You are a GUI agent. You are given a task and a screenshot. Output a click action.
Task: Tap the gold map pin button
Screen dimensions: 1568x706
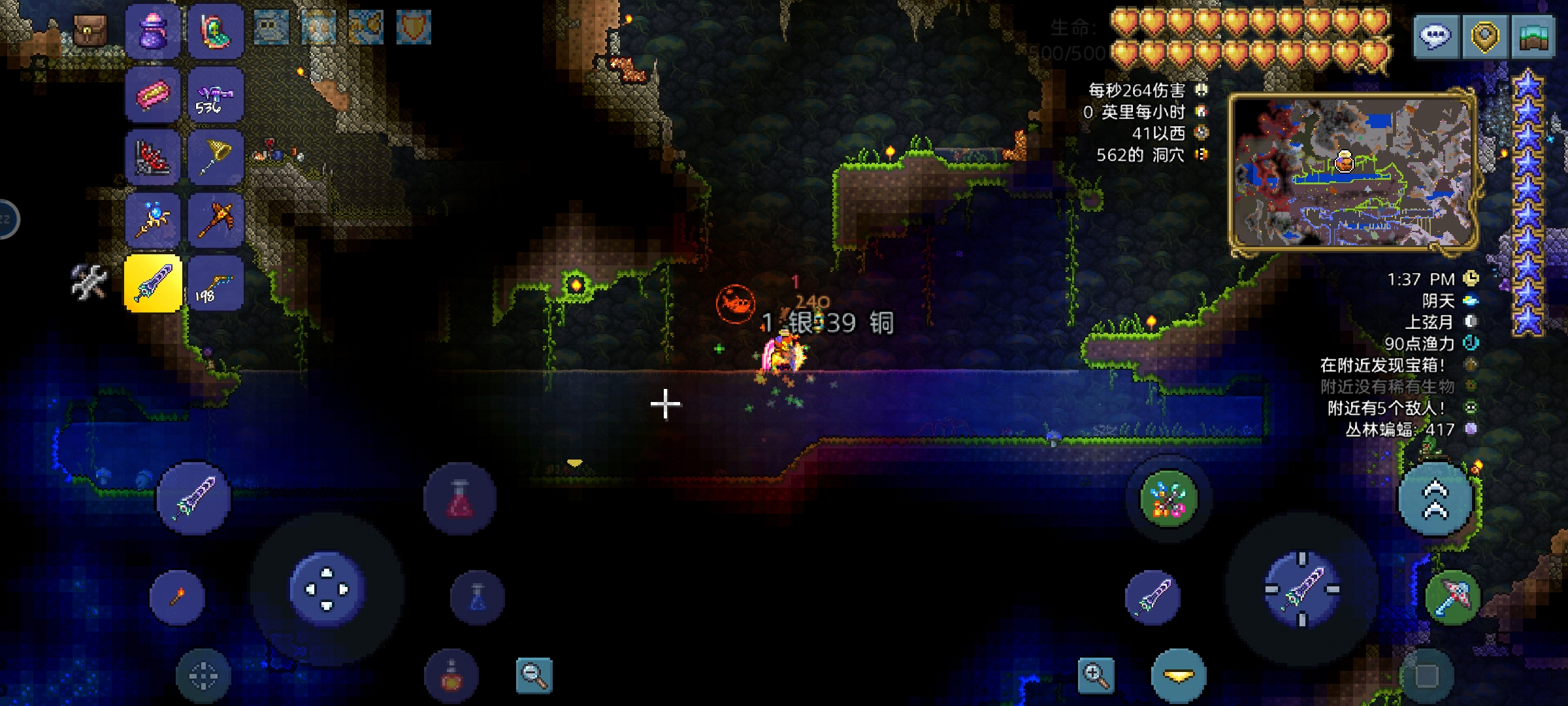(x=1484, y=35)
